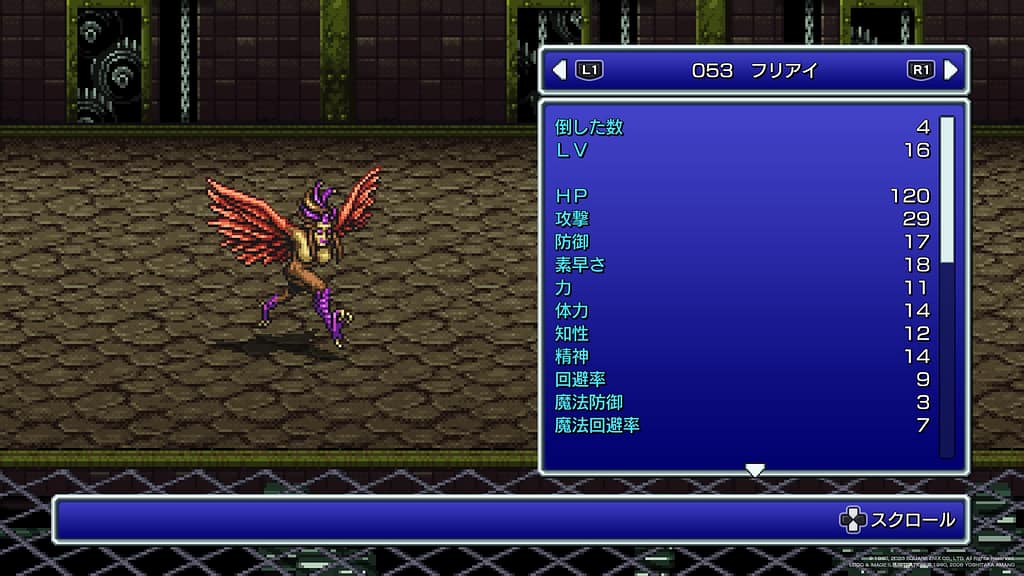The image size is (1024, 576).
Task: Click the down arrow below the stats list
Action: click(755, 470)
